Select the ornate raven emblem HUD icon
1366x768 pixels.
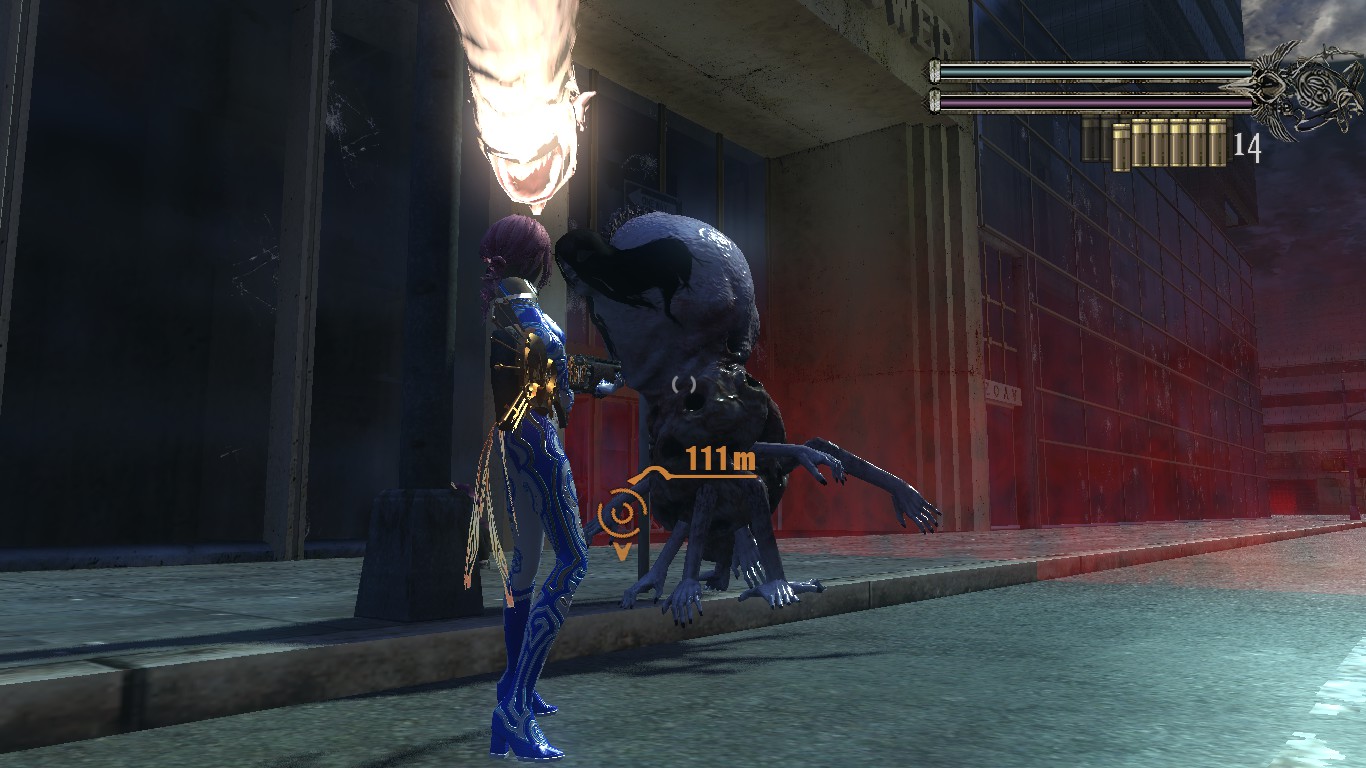pos(1304,88)
